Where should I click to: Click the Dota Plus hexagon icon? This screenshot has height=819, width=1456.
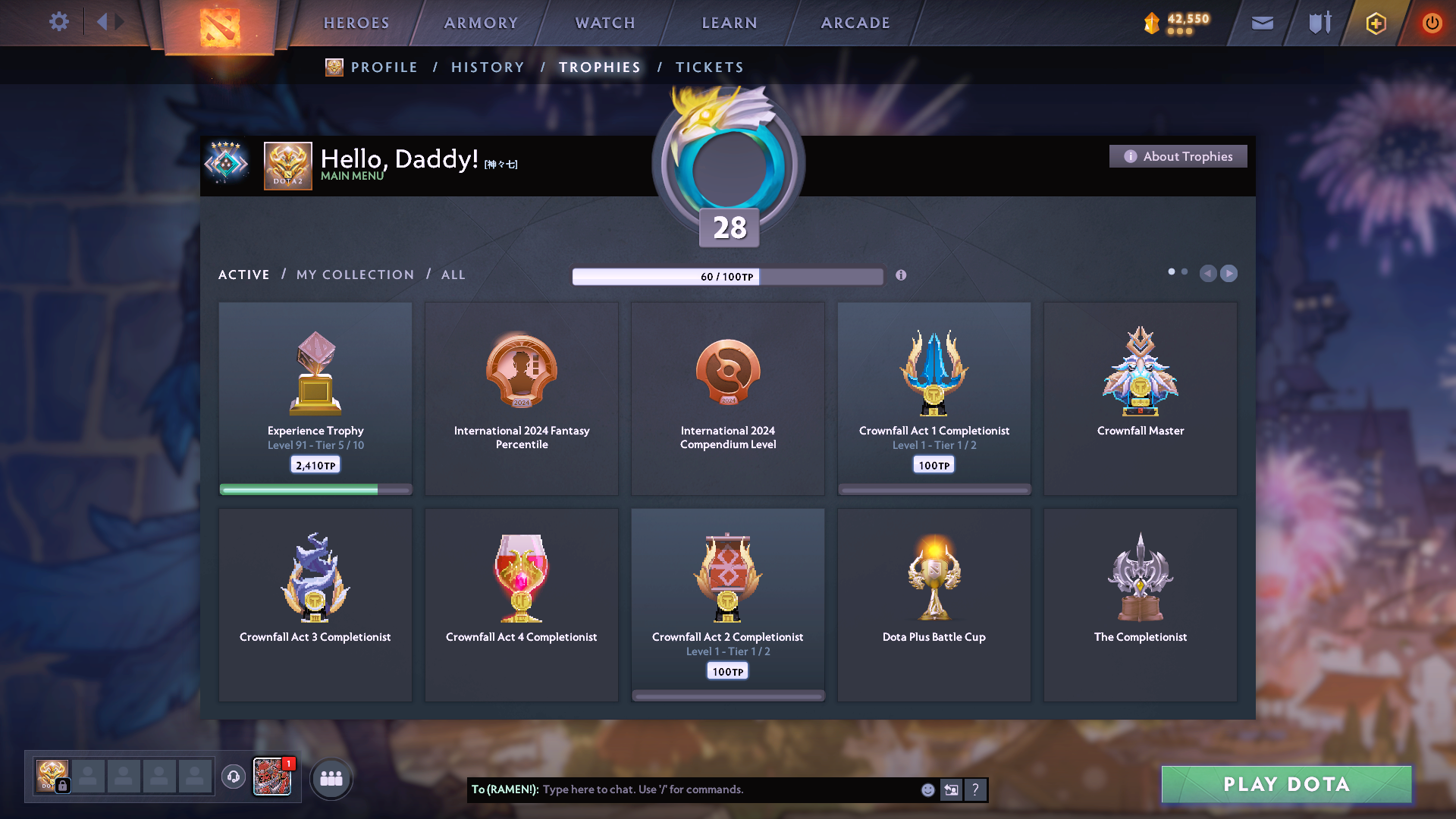click(x=1375, y=23)
